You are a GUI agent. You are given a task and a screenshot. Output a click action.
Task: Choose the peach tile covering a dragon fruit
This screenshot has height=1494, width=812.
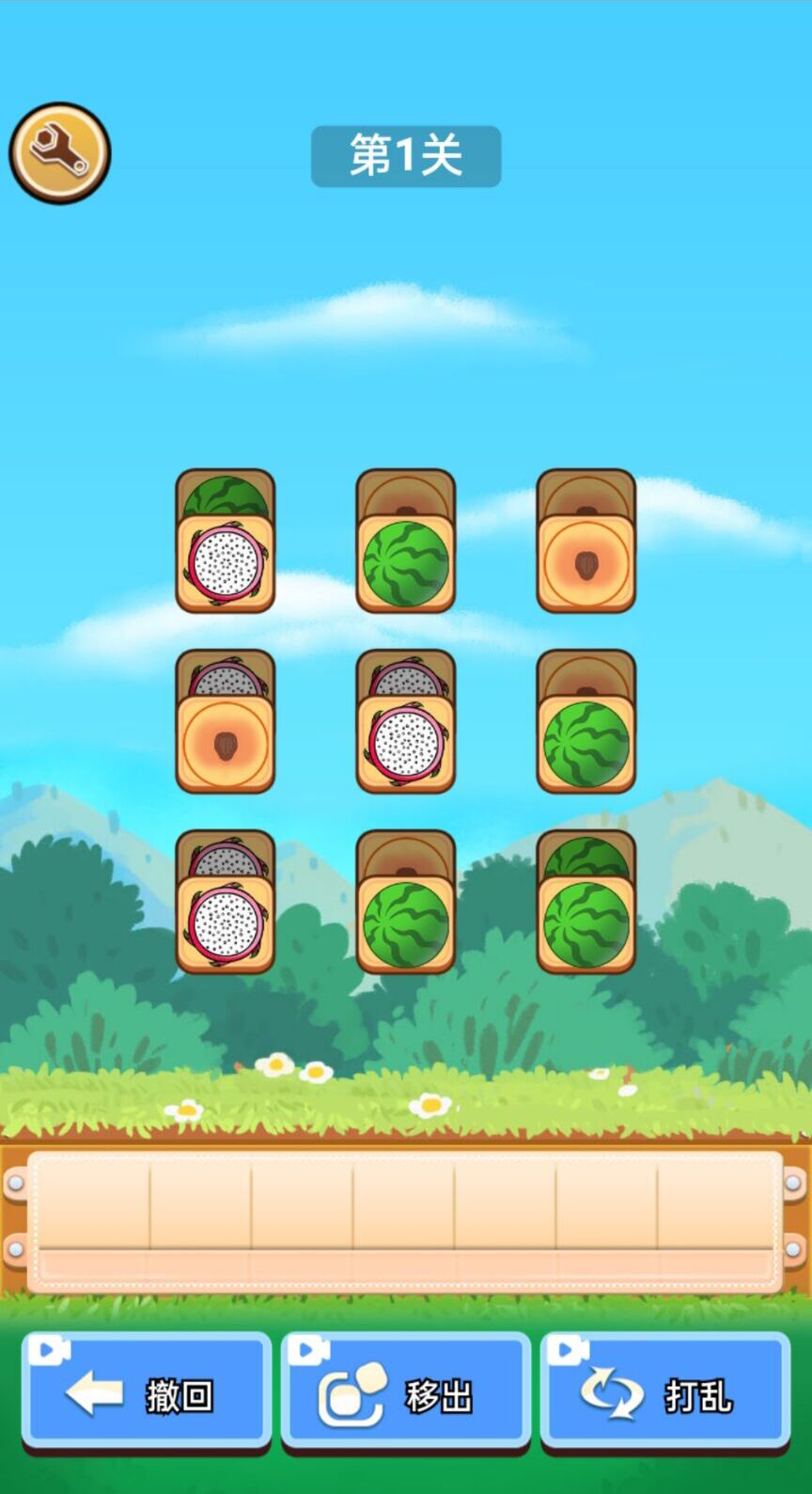pos(226,744)
